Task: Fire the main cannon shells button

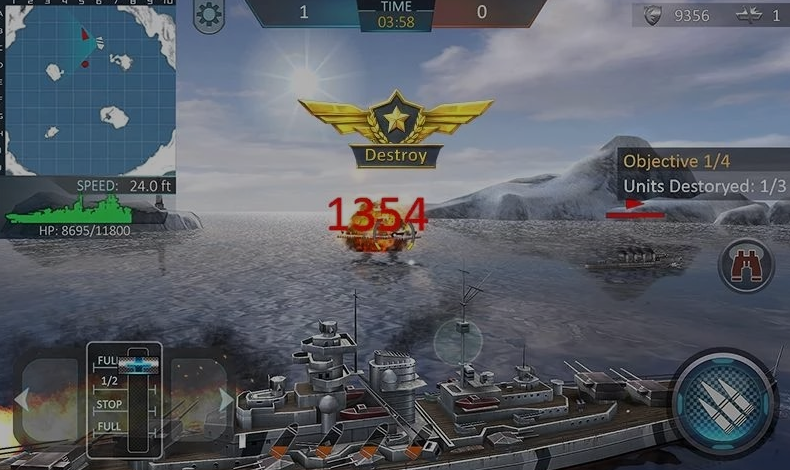Action: [725, 403]
